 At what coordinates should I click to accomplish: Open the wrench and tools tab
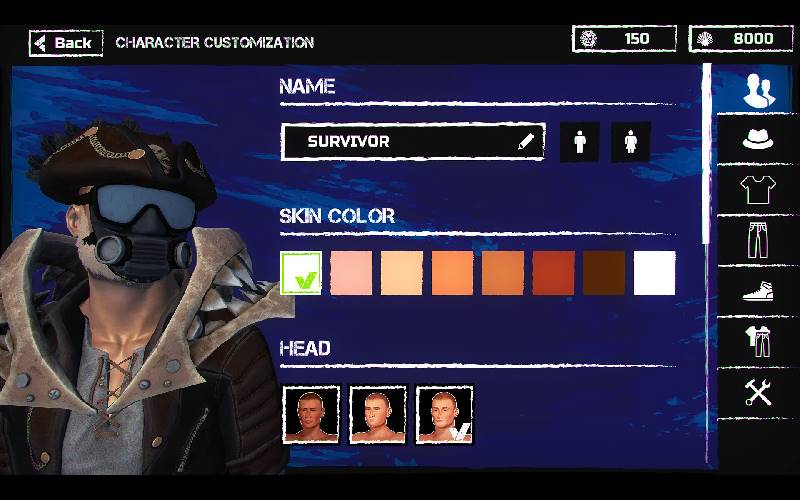coord(758,392)
